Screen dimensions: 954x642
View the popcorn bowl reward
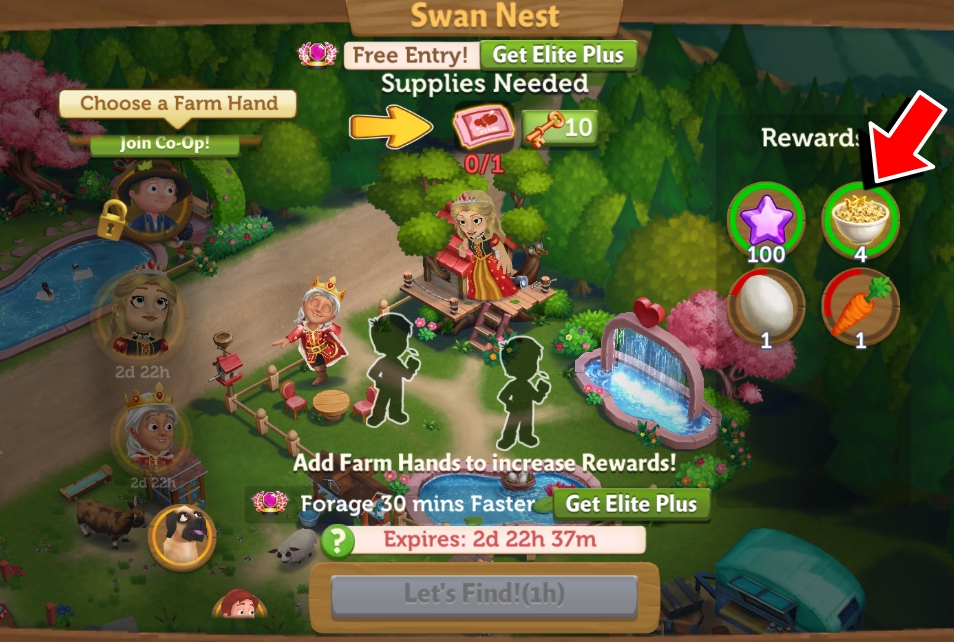(x=860, y=216)
